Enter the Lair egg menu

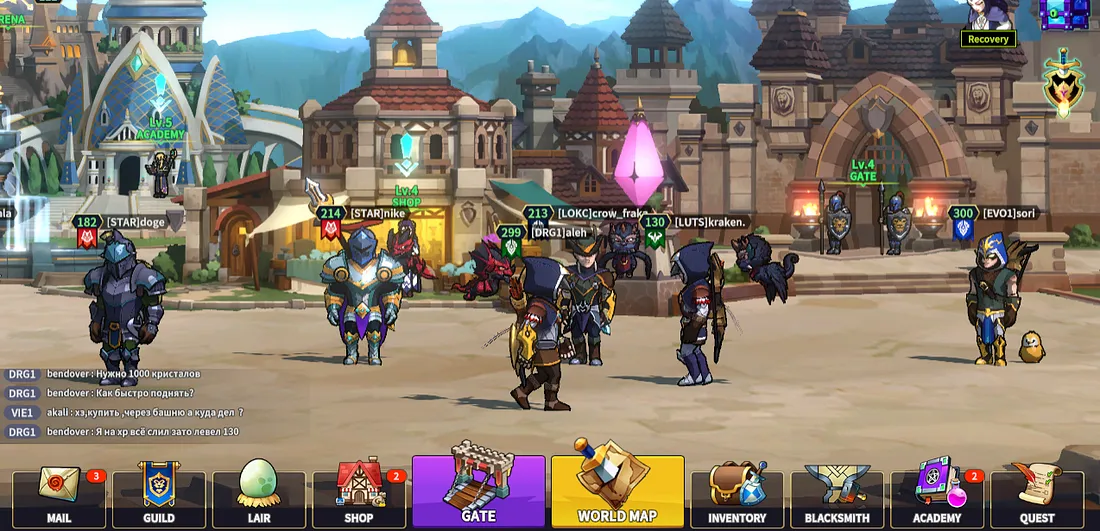point(259,494)
